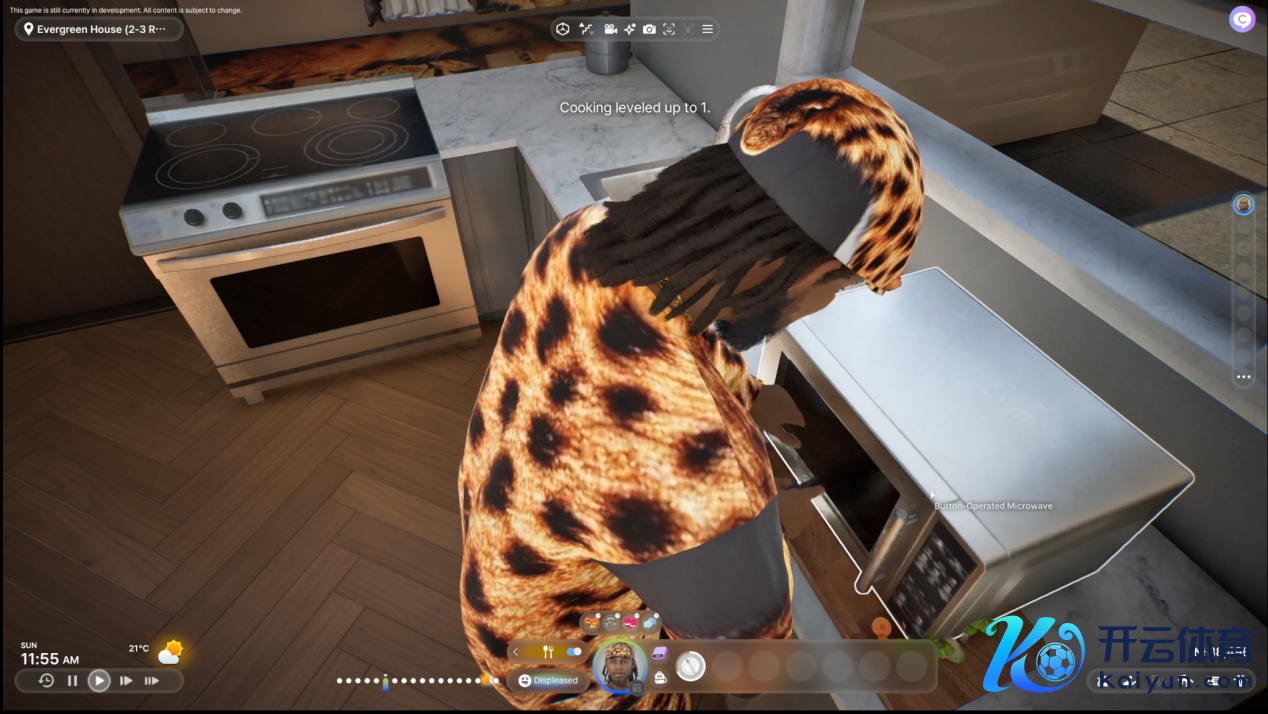1268x714 pixels.
Task: Set game speed to normal play
Action: click(99, 681)
